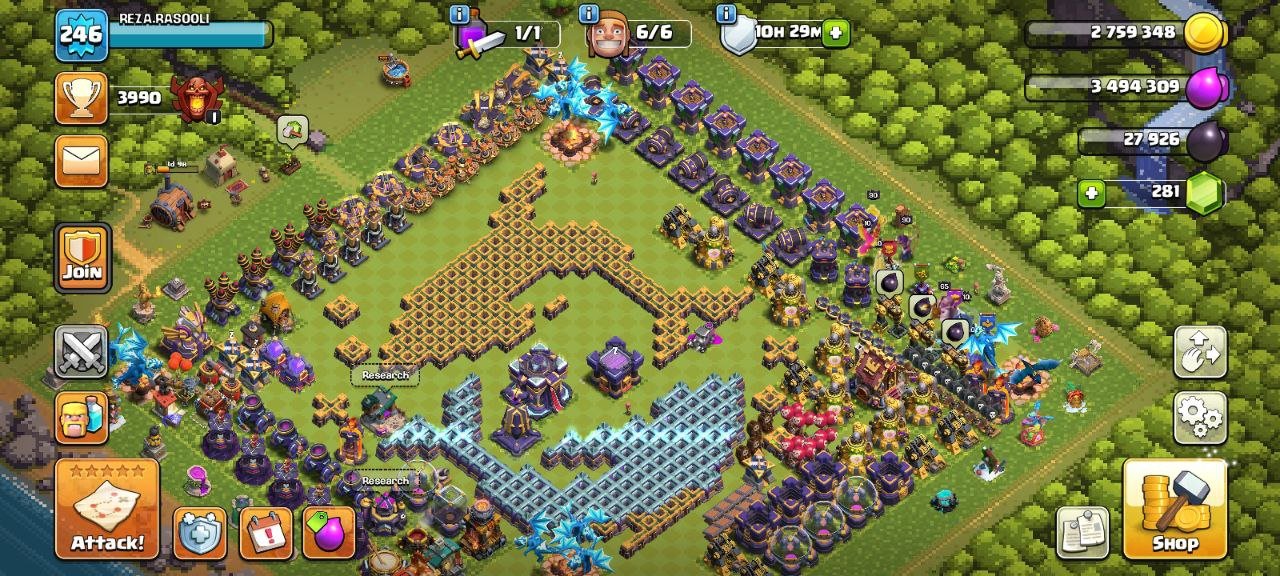1280x576 pixels.
Task: Open the barbarian army training menu
Action: (x=81, y=417)
